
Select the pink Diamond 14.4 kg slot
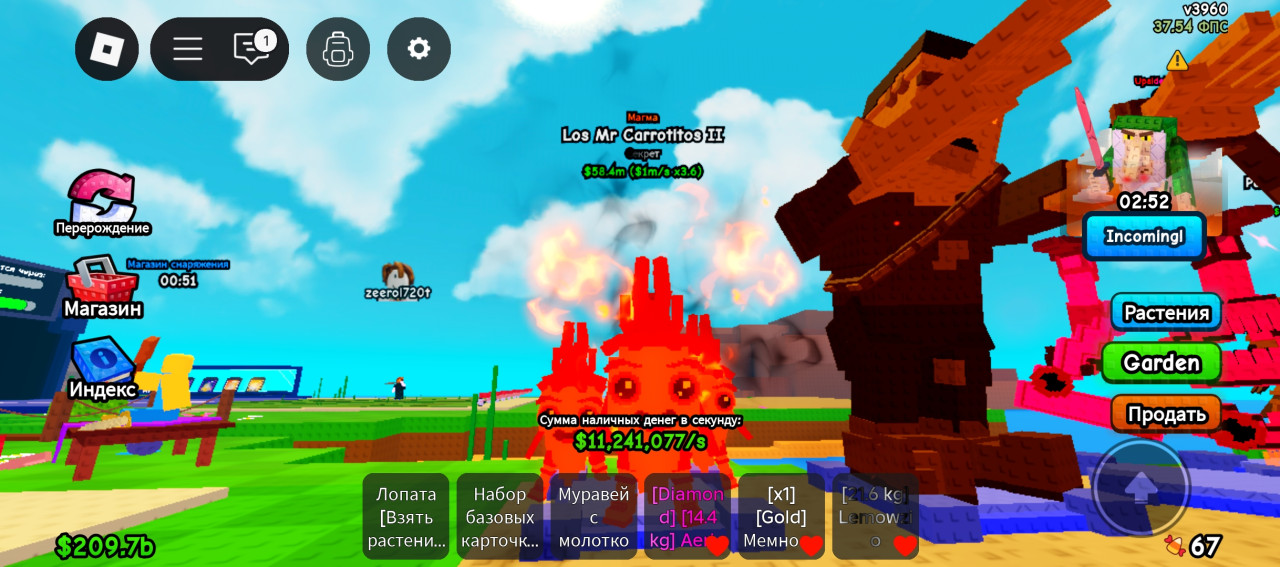pos(687,516)
